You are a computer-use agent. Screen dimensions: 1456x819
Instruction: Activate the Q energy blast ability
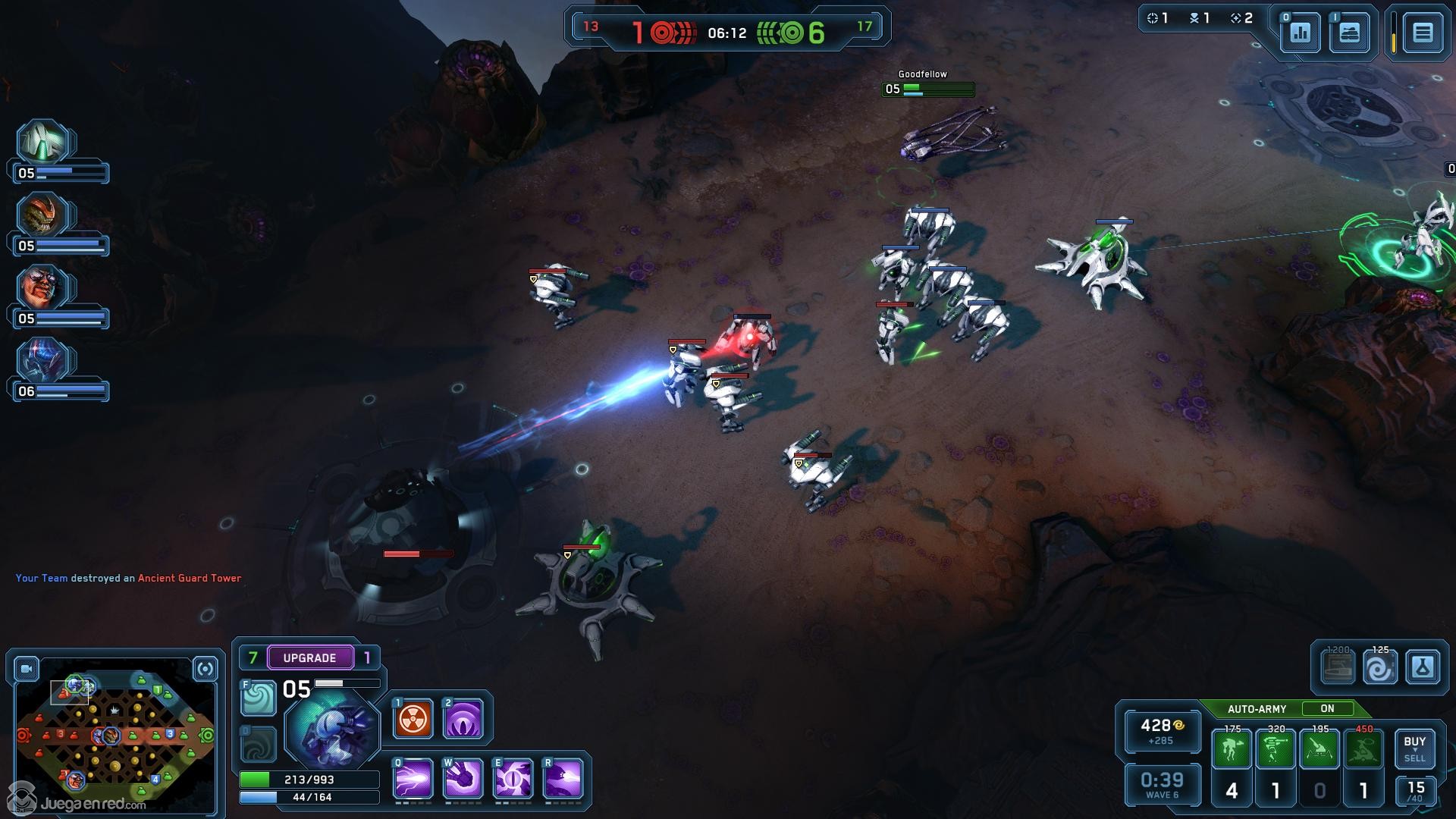[413, 779]
